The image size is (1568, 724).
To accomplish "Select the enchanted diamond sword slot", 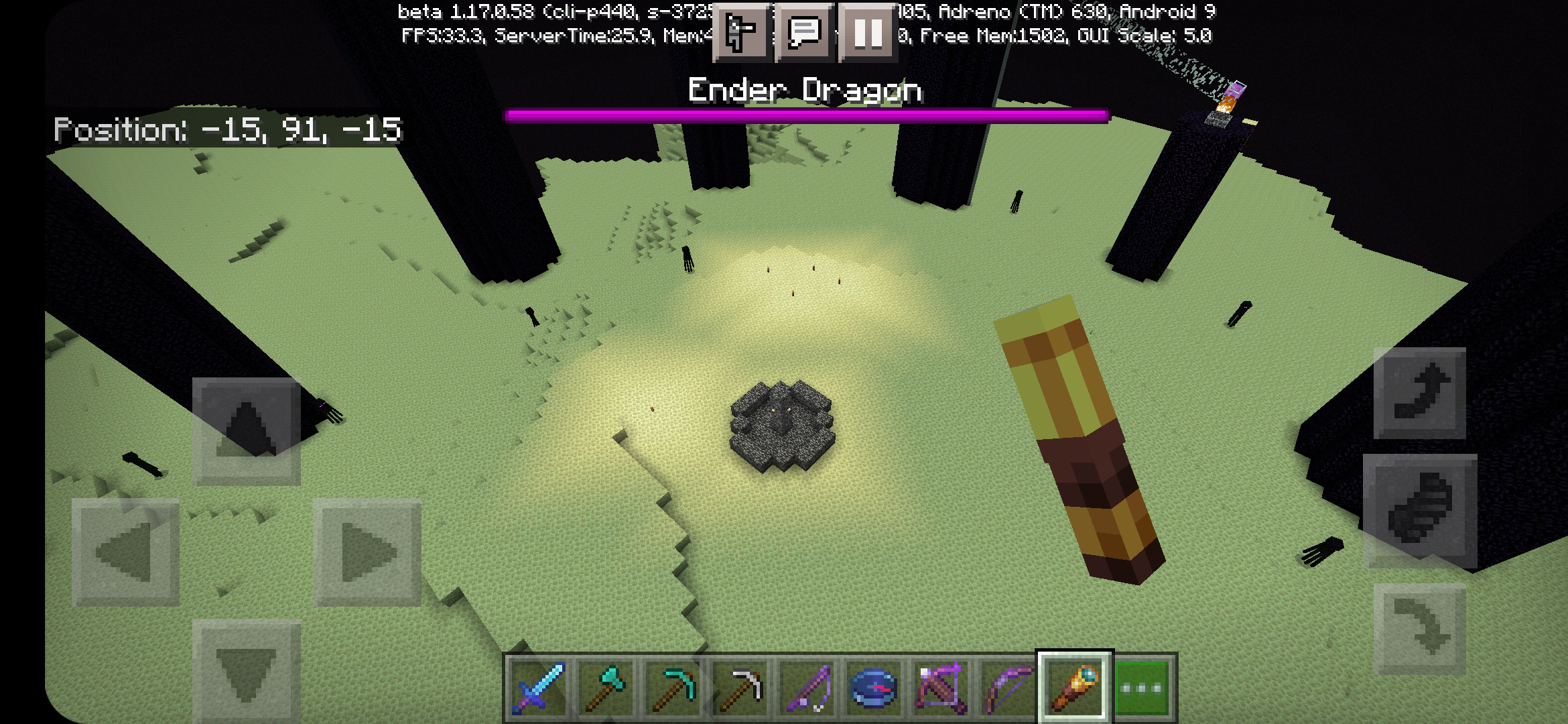I will [x=538, y=688].
